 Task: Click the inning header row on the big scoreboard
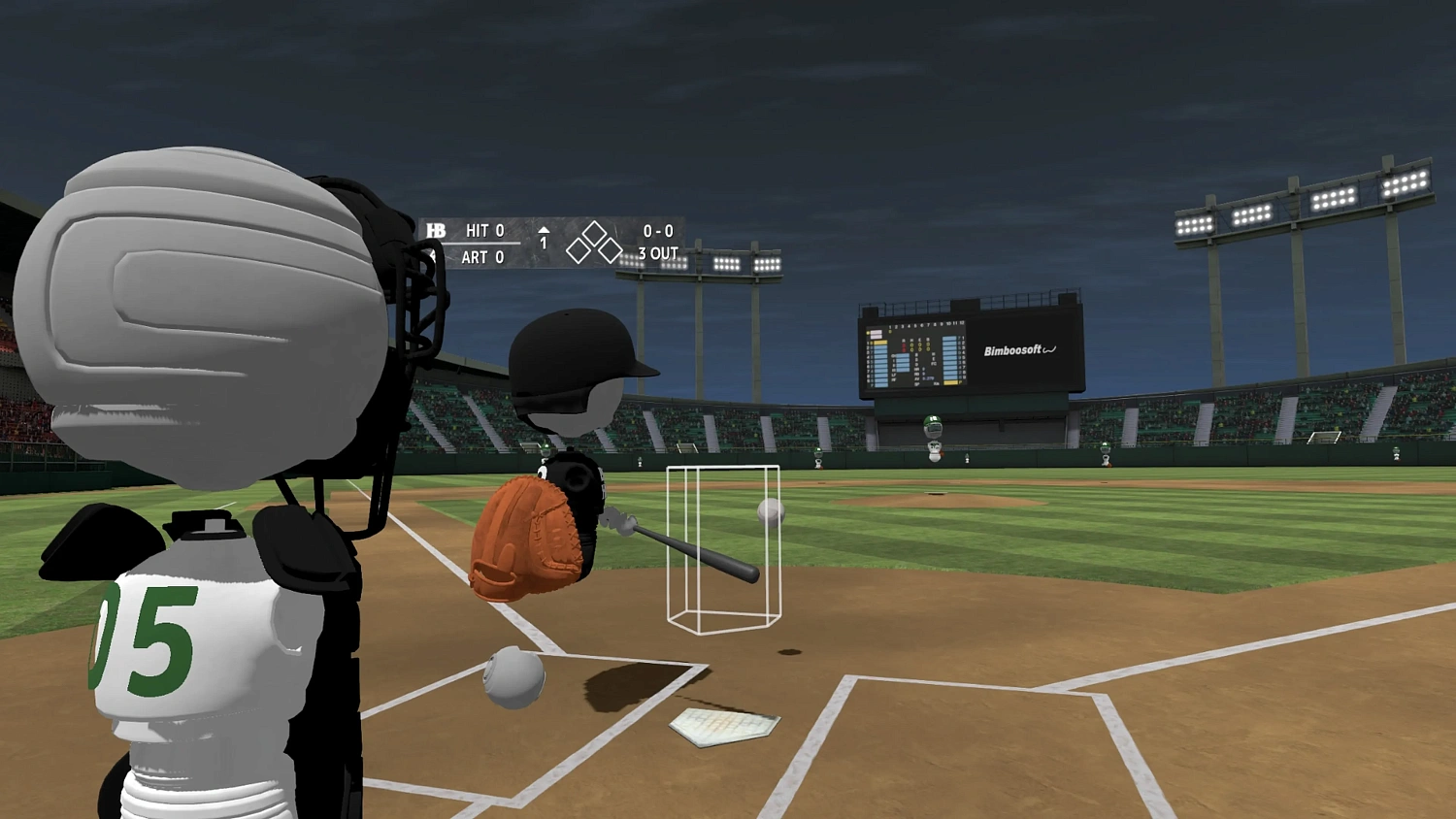(x=924, y=324)
